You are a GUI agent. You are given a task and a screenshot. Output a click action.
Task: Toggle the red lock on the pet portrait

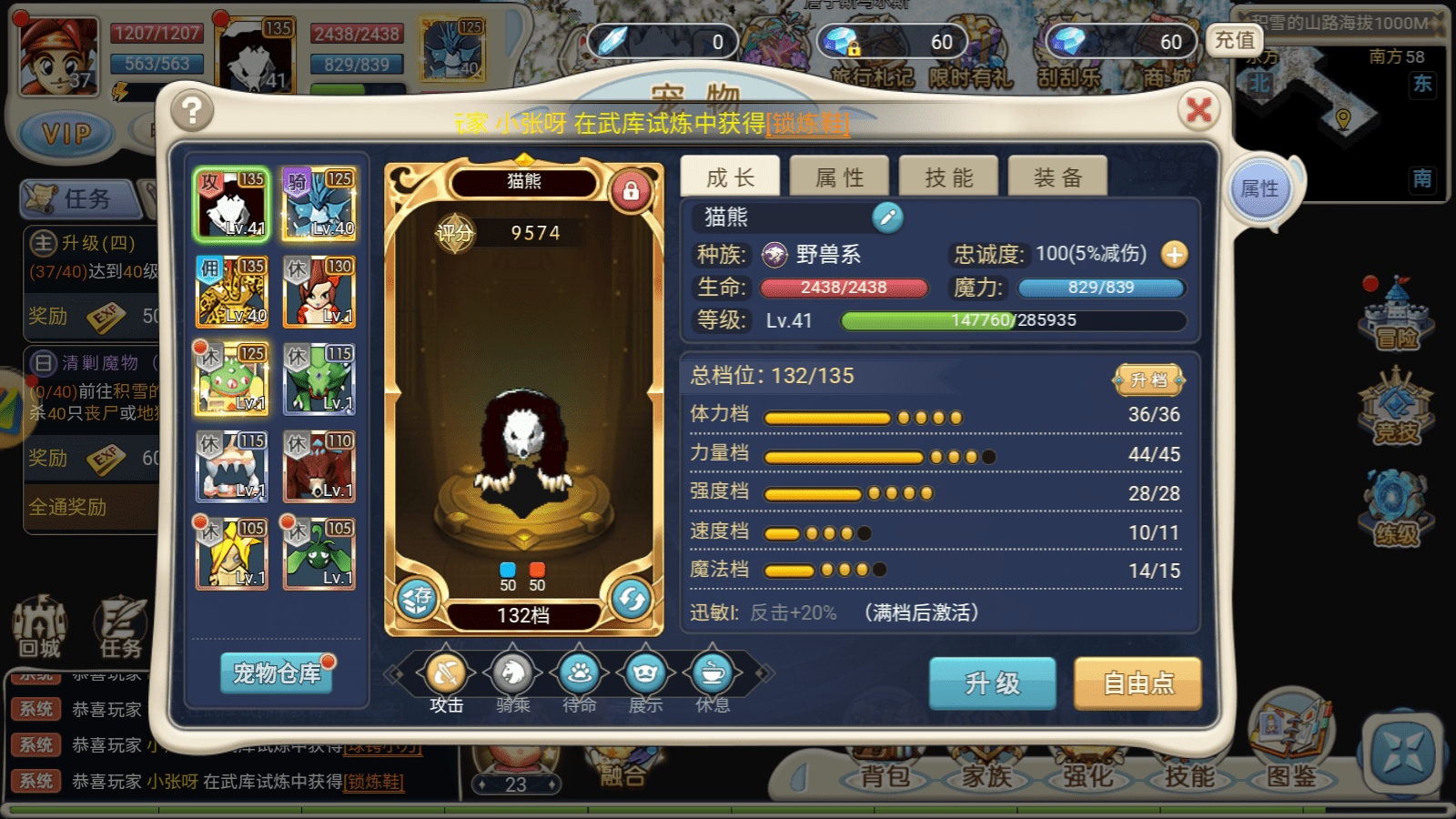[x=630, y=191]
